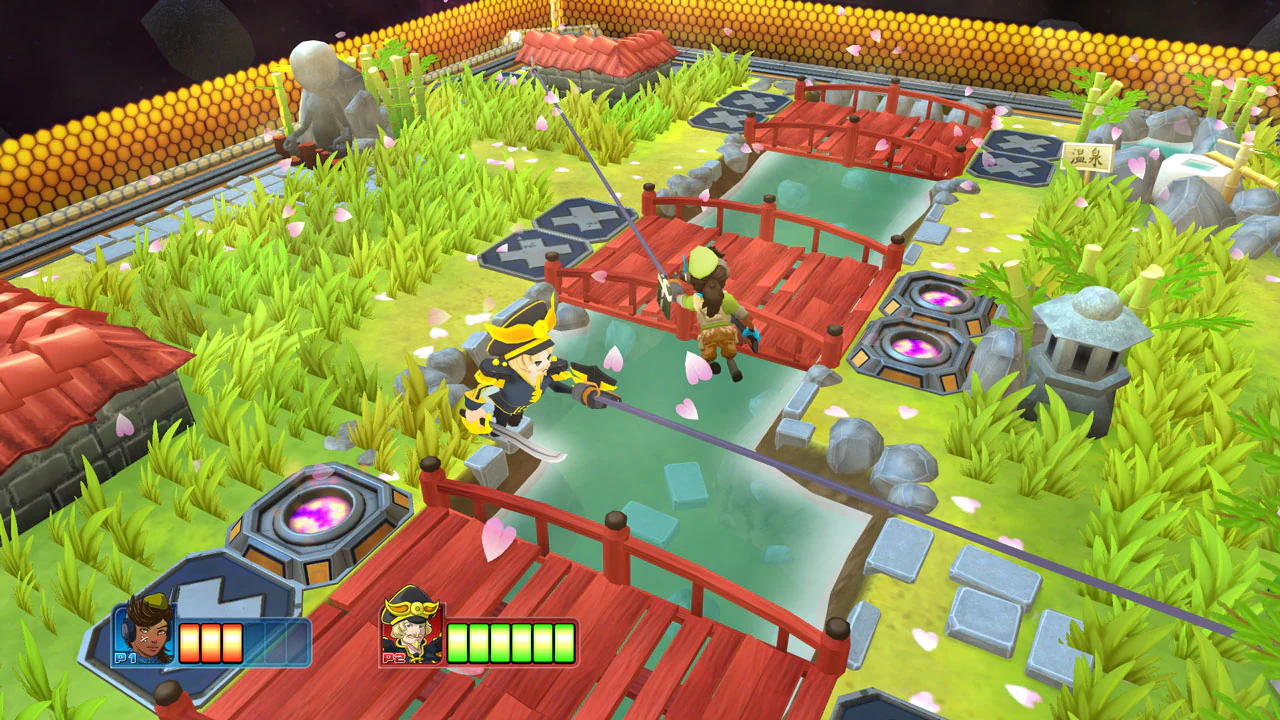Click the portal pad on the bottom-left grass

(x=318, y=513)
